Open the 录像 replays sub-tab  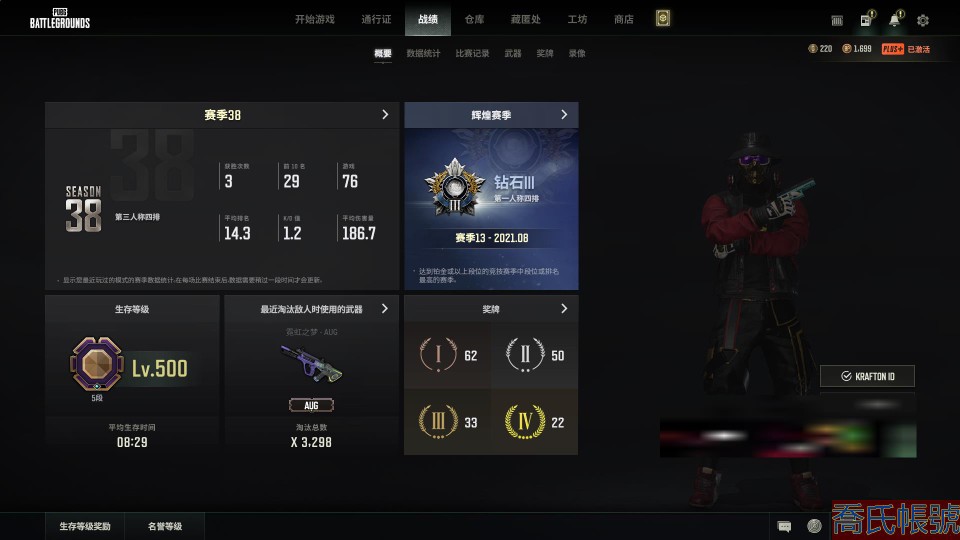[x=577, y=53]
